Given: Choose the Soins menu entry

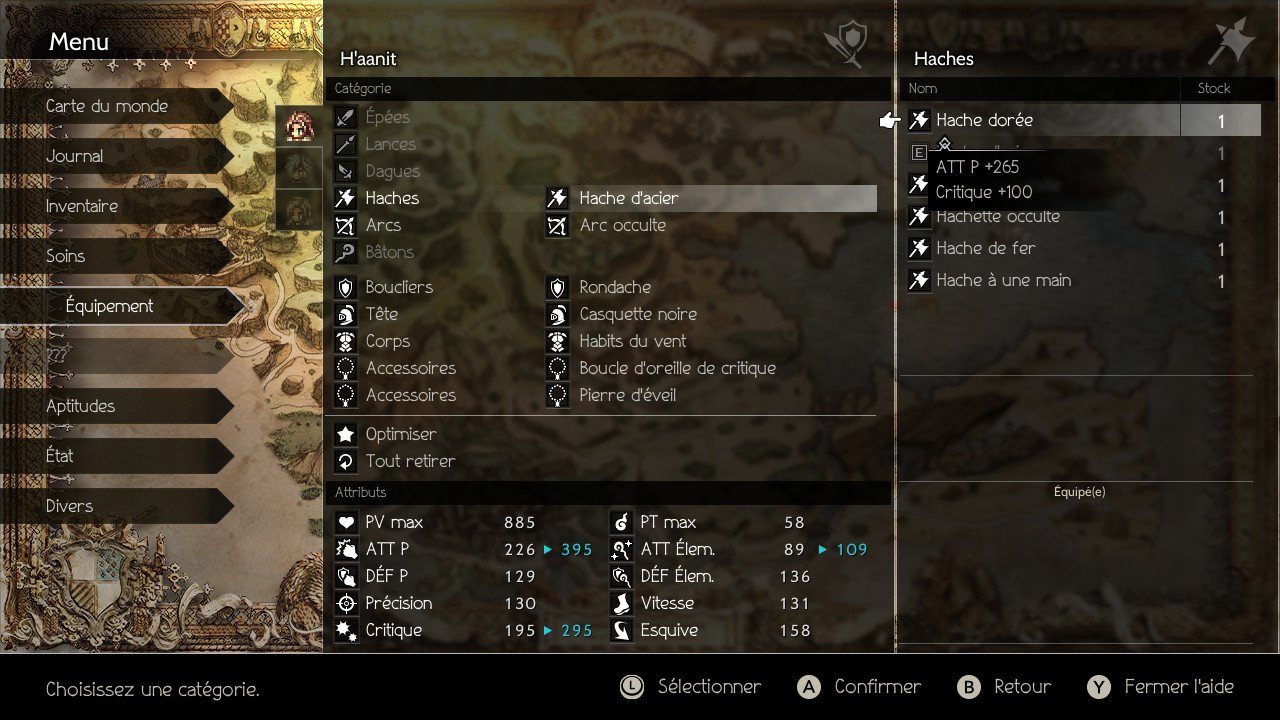Looking at the screenshot, I should 66,256.
